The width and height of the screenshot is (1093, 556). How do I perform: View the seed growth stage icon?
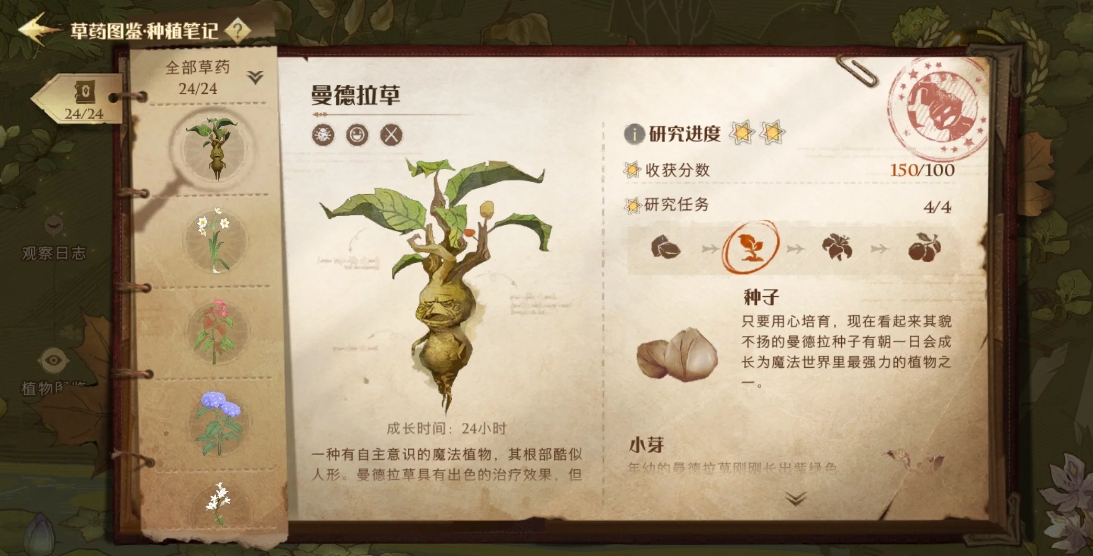(x=665, y=246)
